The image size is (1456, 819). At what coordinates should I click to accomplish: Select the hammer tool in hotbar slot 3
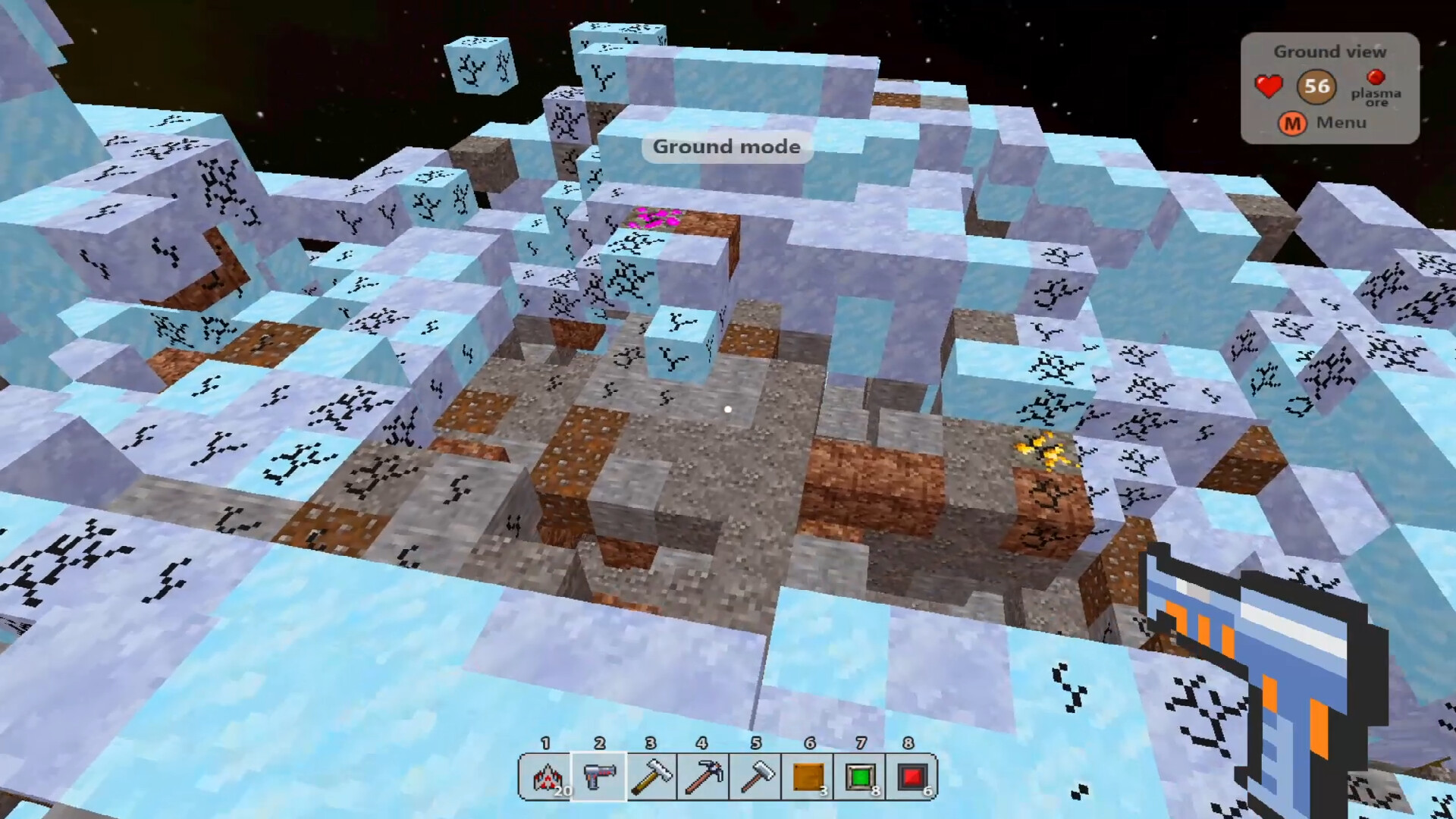click(x=651, y=775)
